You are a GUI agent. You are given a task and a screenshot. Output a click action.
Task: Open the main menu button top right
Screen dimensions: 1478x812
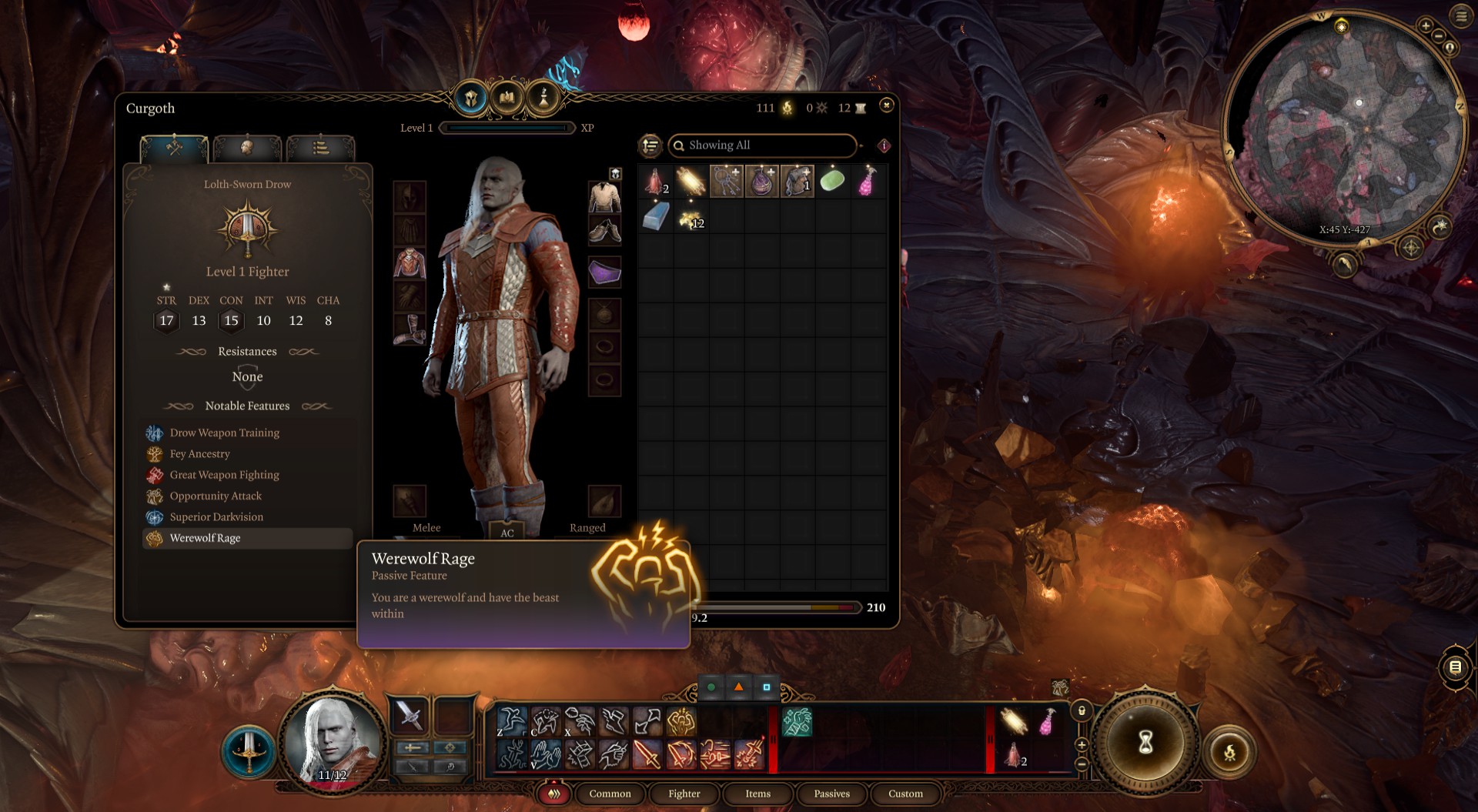point(1461,16)
